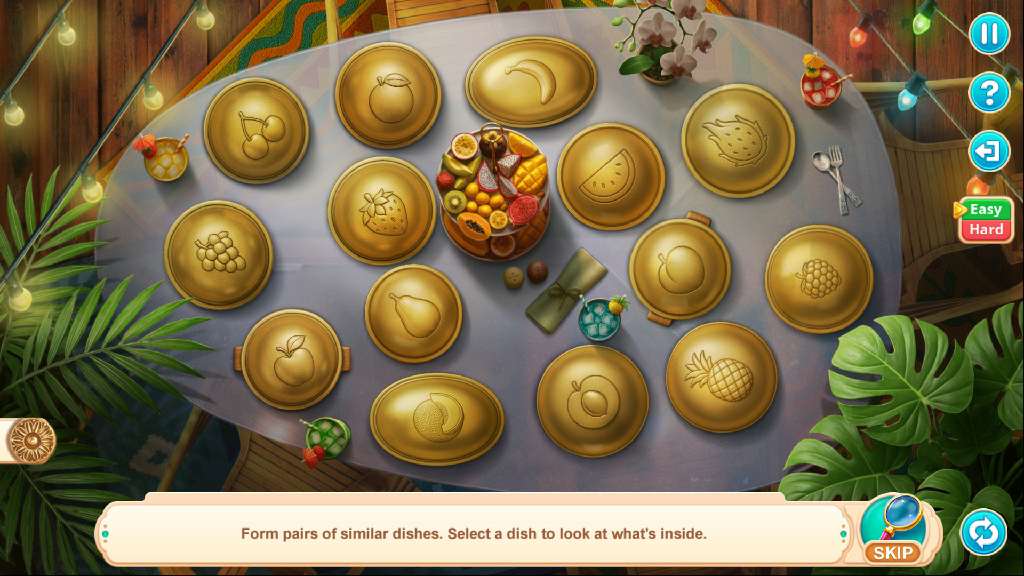The height and width of the screenshot is (576, 1024).
Task: Select the cherries dish lid
Action: [256, 131]
